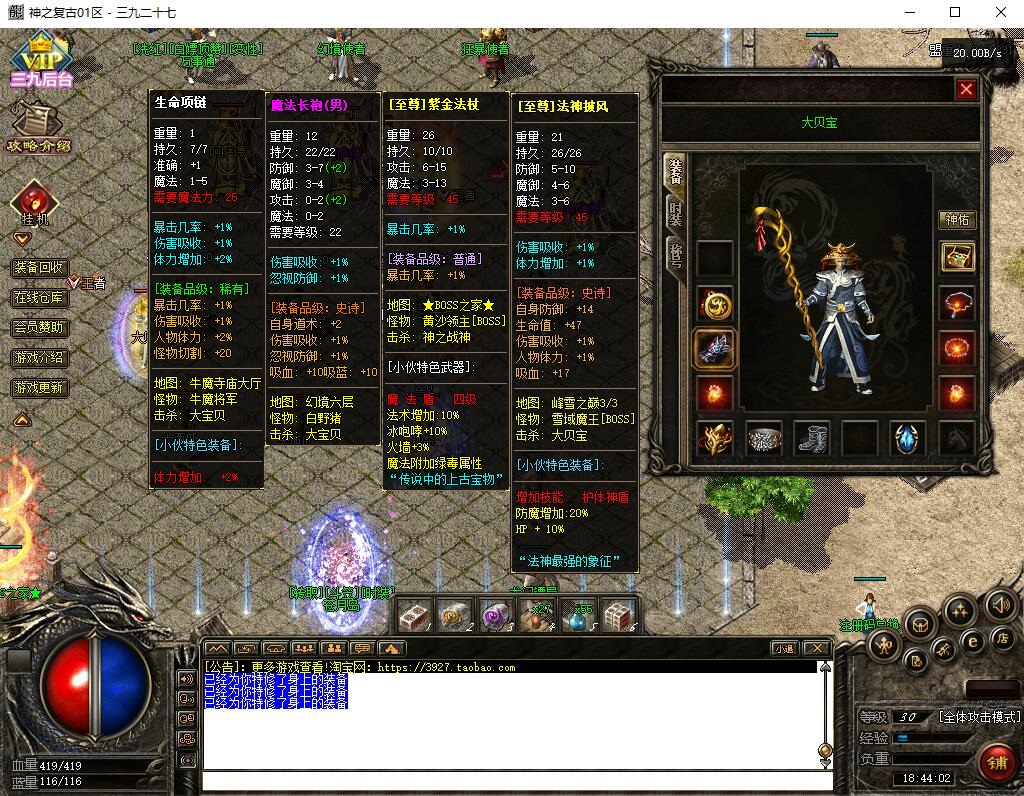The height and width of the screenshot is (796, 1024).
Task: Switch to the 时装 fashion tab
Action: [676, 211]
